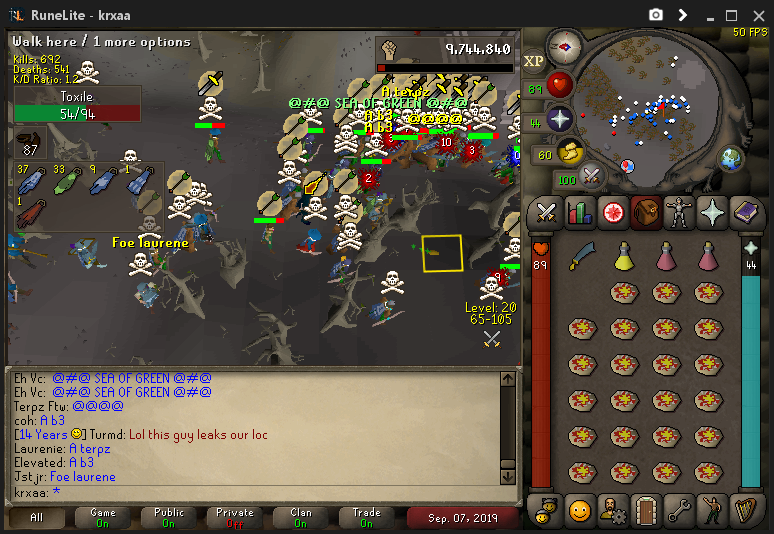Toggle run using the energy orb

point(571,152)
